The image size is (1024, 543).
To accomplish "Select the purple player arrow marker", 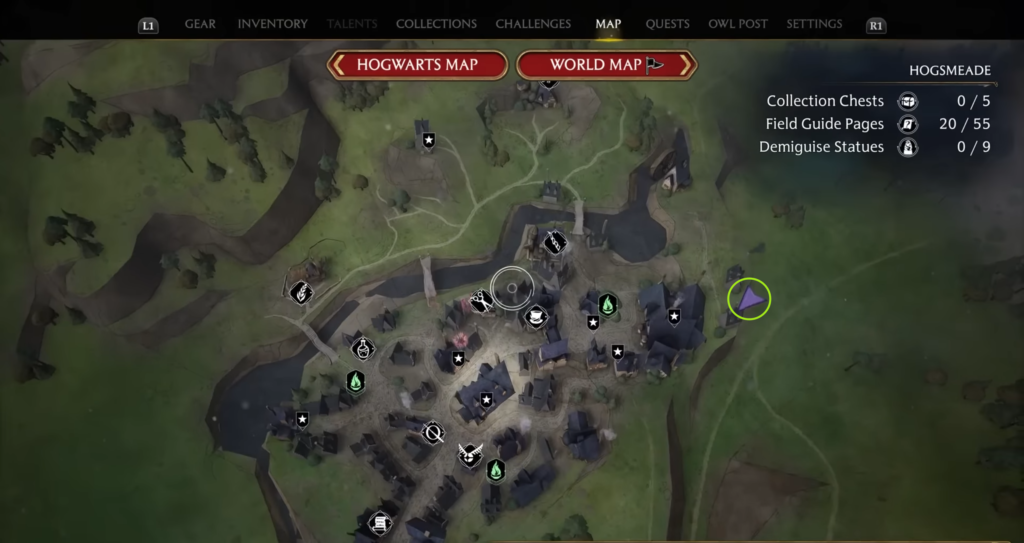I will (749, 299).
